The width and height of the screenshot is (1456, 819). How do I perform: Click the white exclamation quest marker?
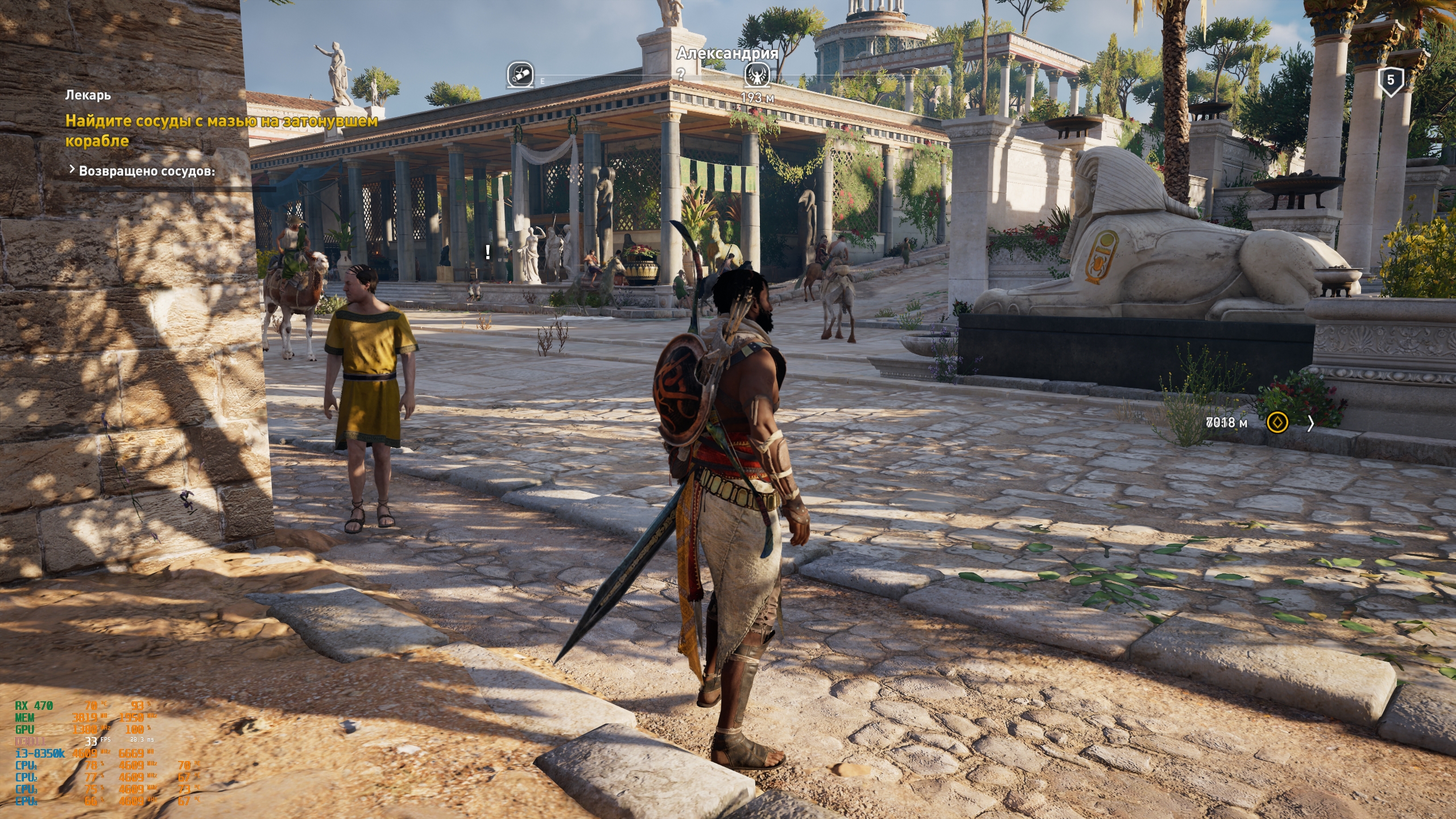click(488, 252)
